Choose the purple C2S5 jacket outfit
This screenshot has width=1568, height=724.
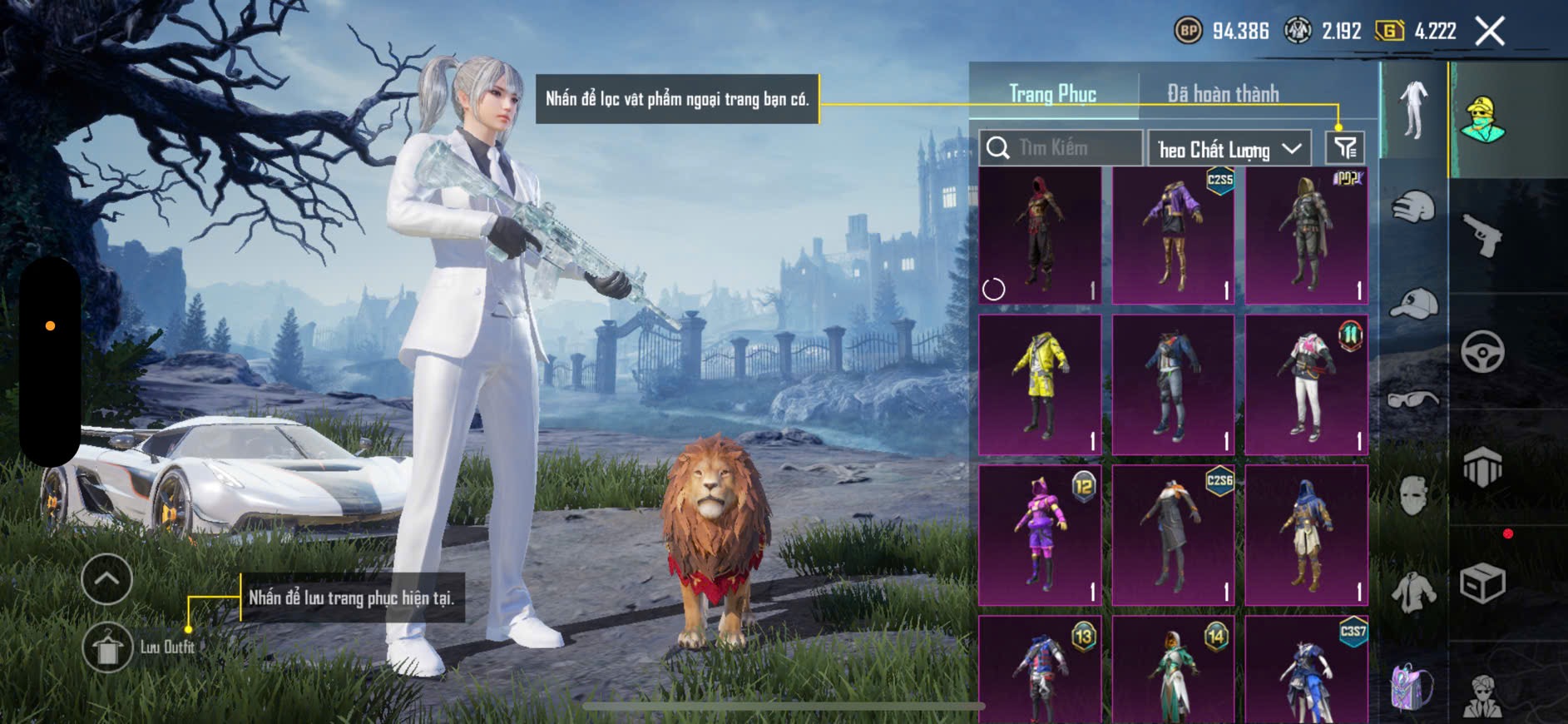(x=1173, y=235)
